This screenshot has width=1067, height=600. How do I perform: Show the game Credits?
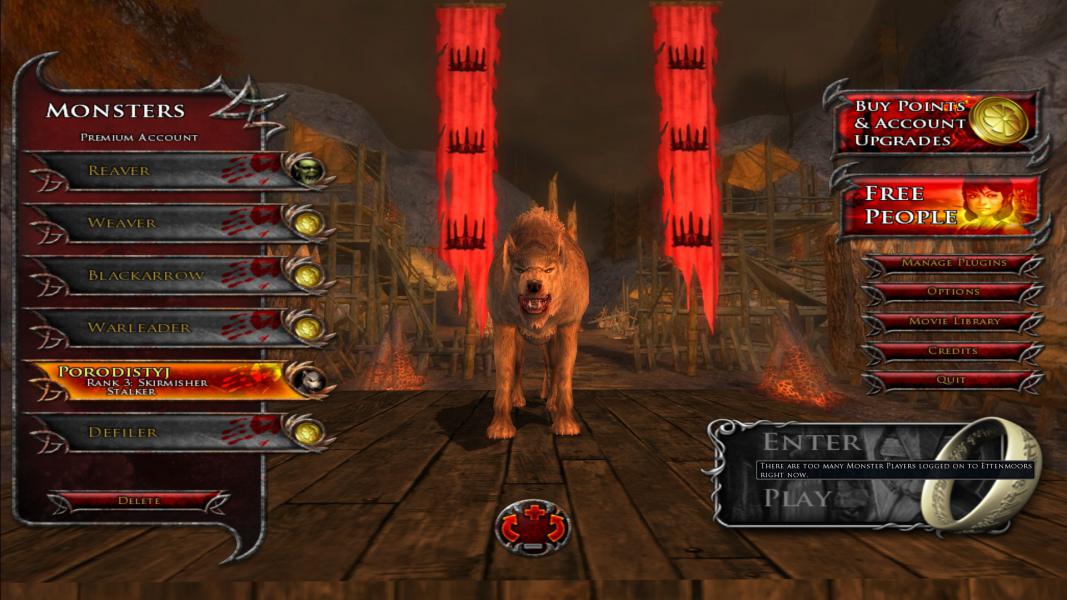coord(952,352)
